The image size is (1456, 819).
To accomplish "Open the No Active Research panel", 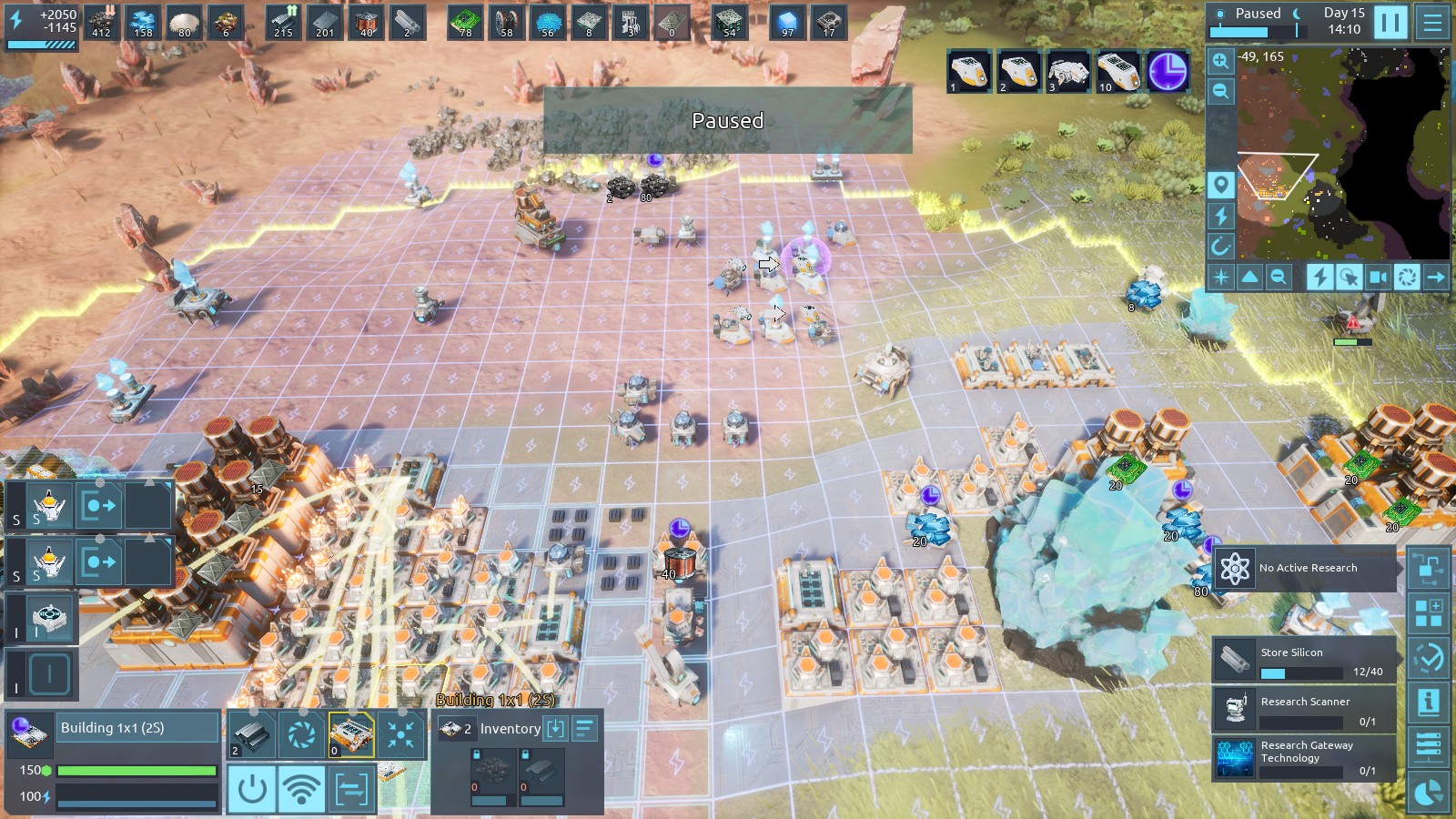I will click(x=1305, y=569).
